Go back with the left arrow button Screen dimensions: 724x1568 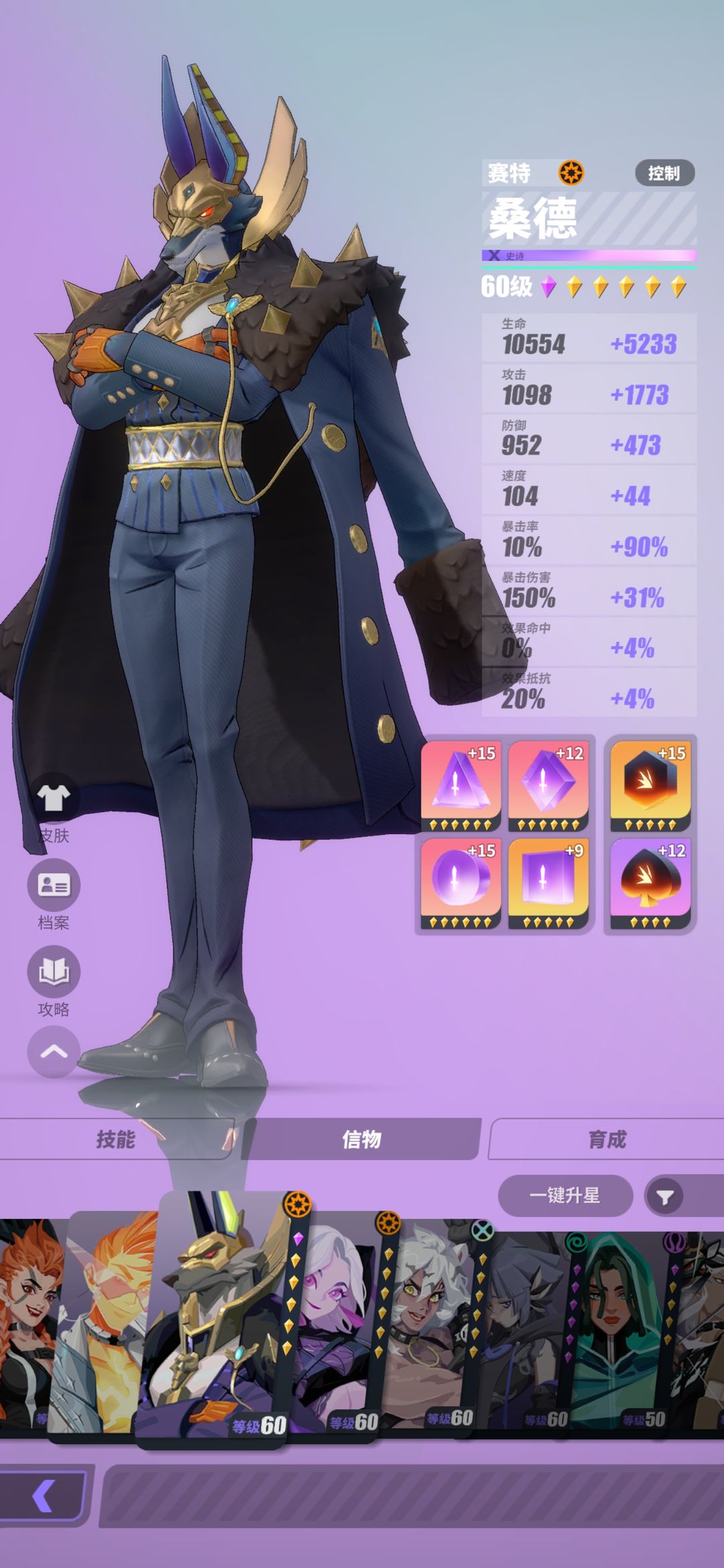coord(44,1496)
